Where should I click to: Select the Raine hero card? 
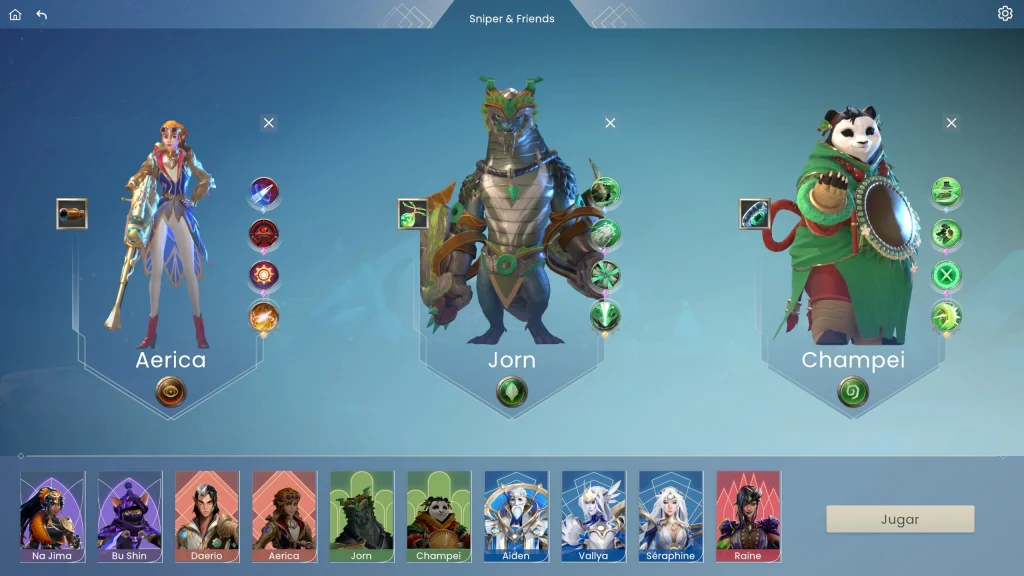[x=748, y=516]
